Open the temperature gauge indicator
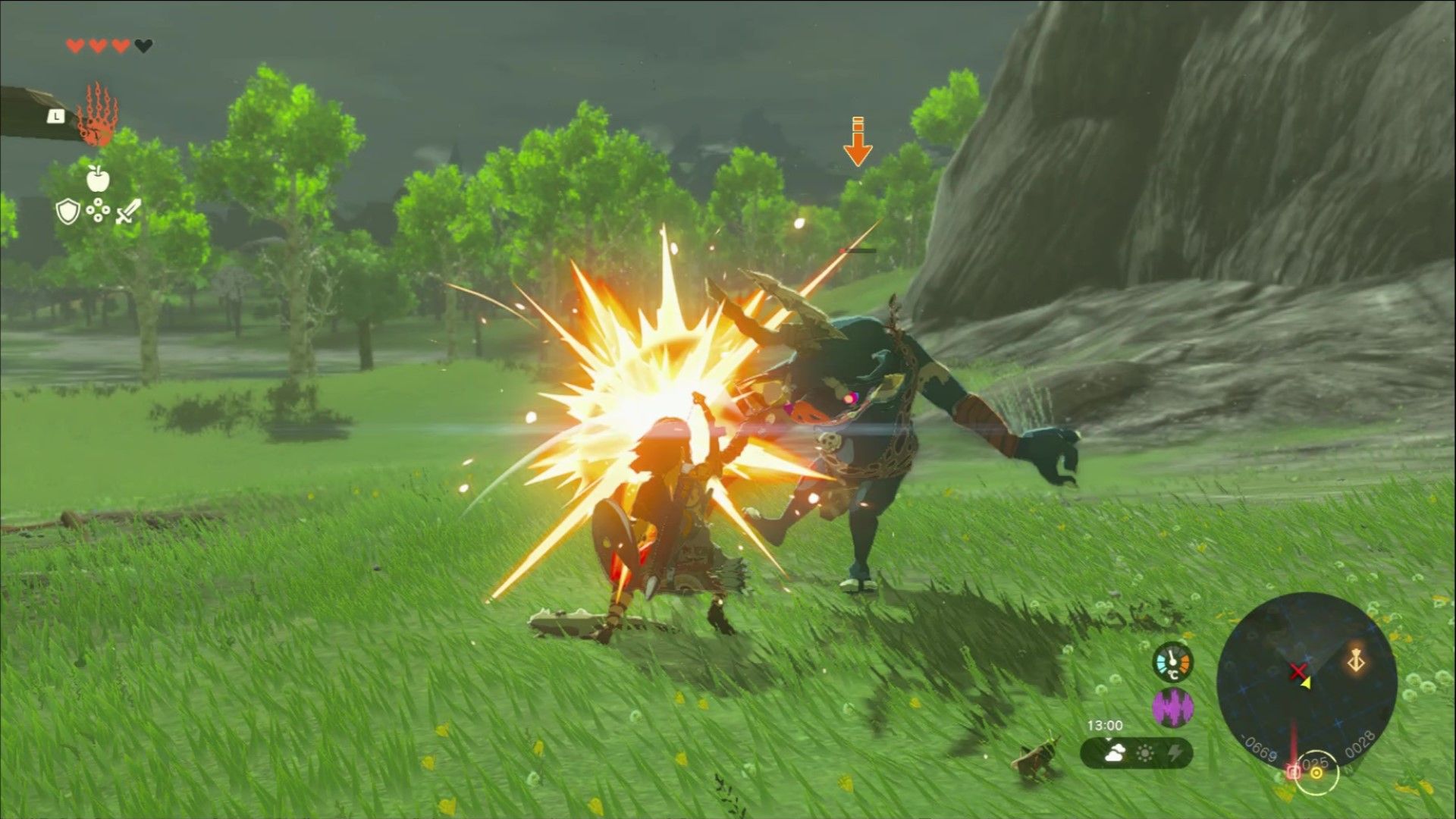 point(1172,663)
